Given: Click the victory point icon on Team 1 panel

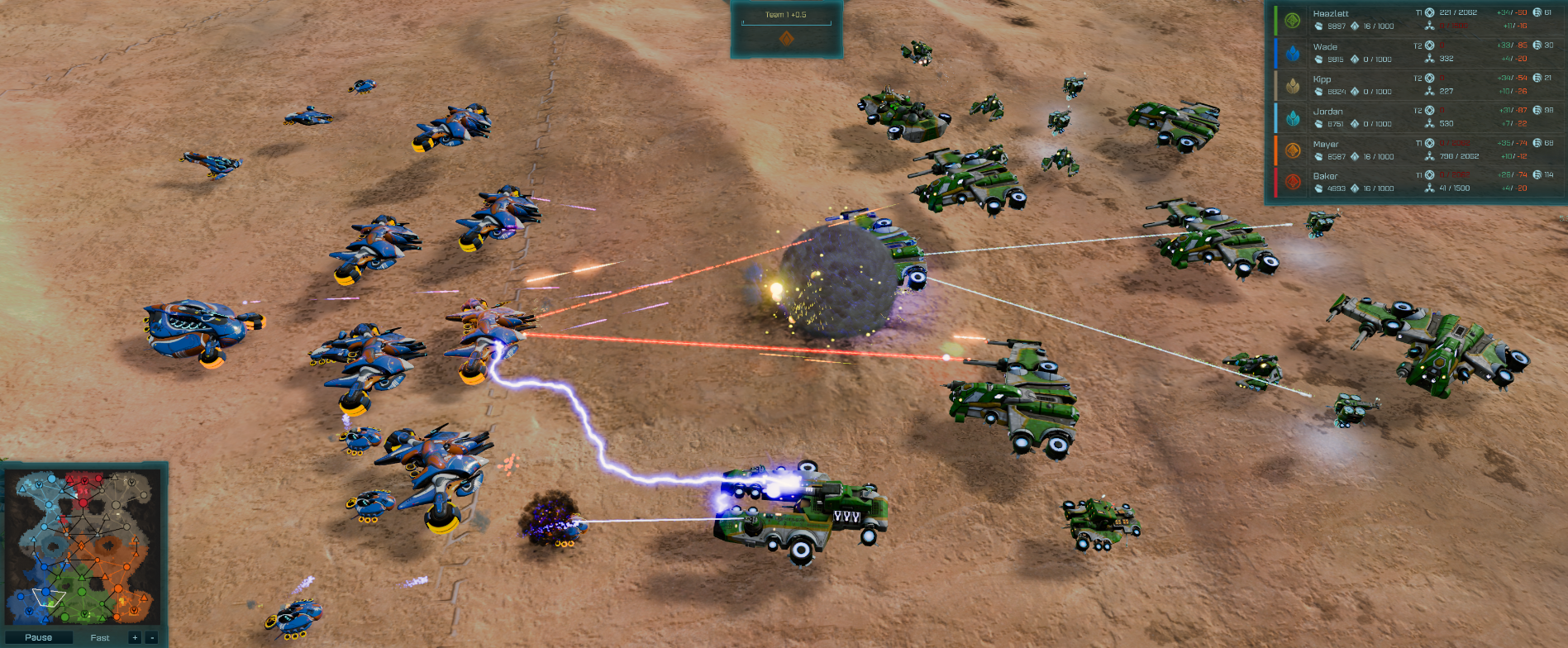Looking at the screenshot, I should click(x=787, y=38).
